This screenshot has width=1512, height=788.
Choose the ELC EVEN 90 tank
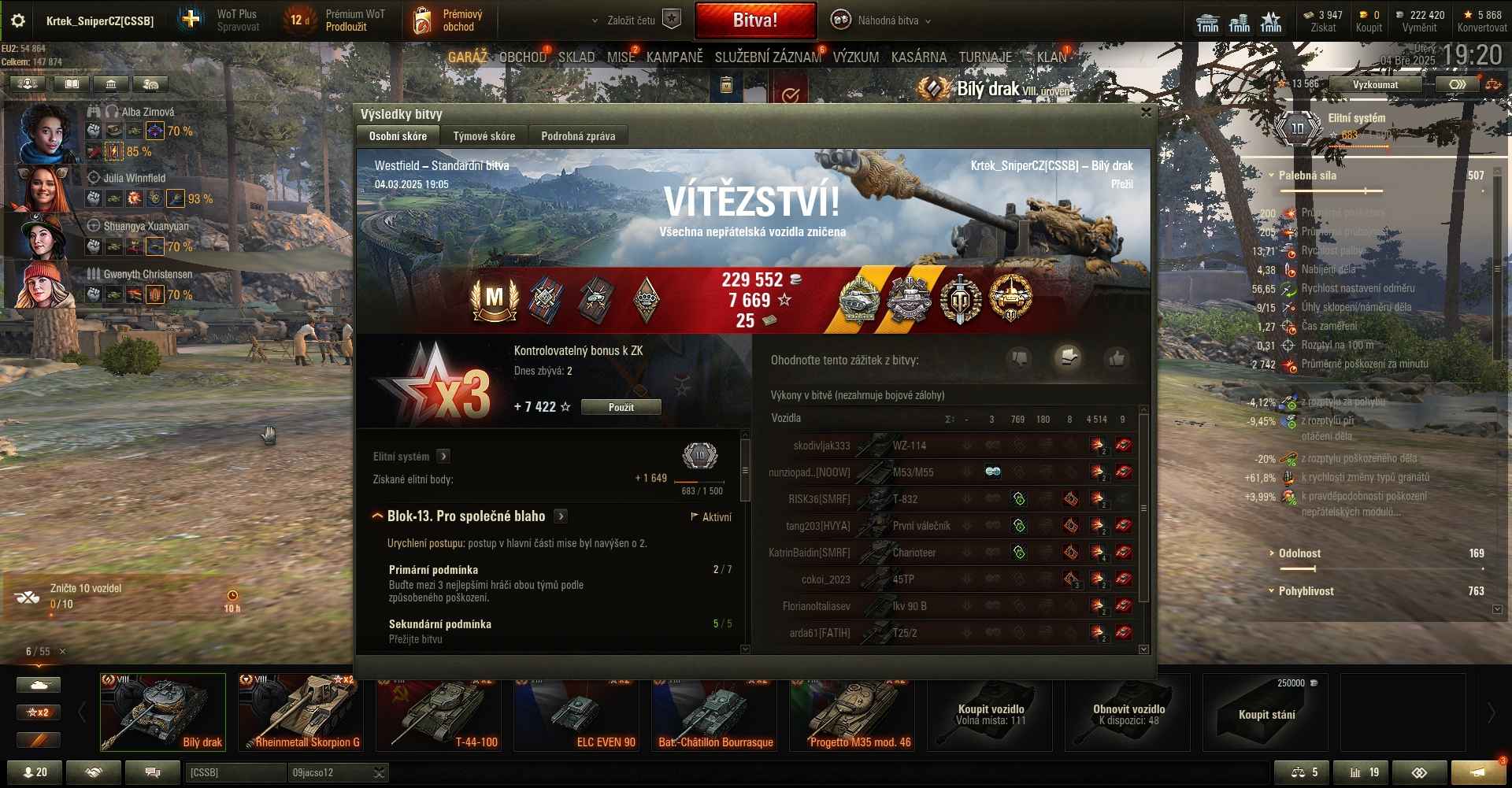click(576, 712)
